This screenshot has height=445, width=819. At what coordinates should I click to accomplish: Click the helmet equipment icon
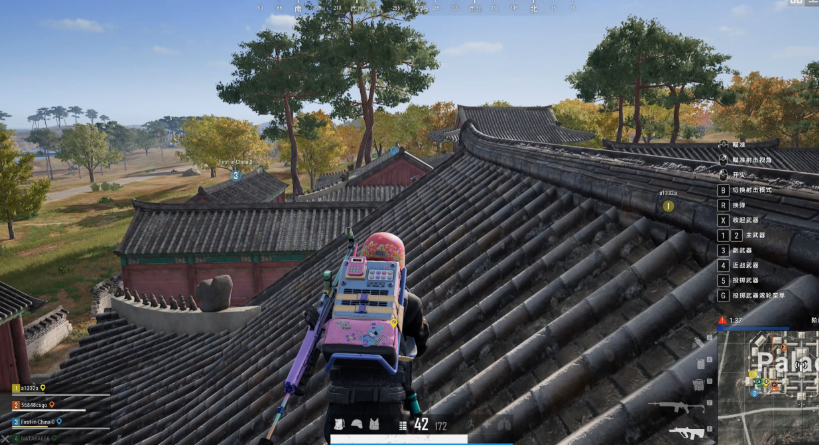click(356, 425)
